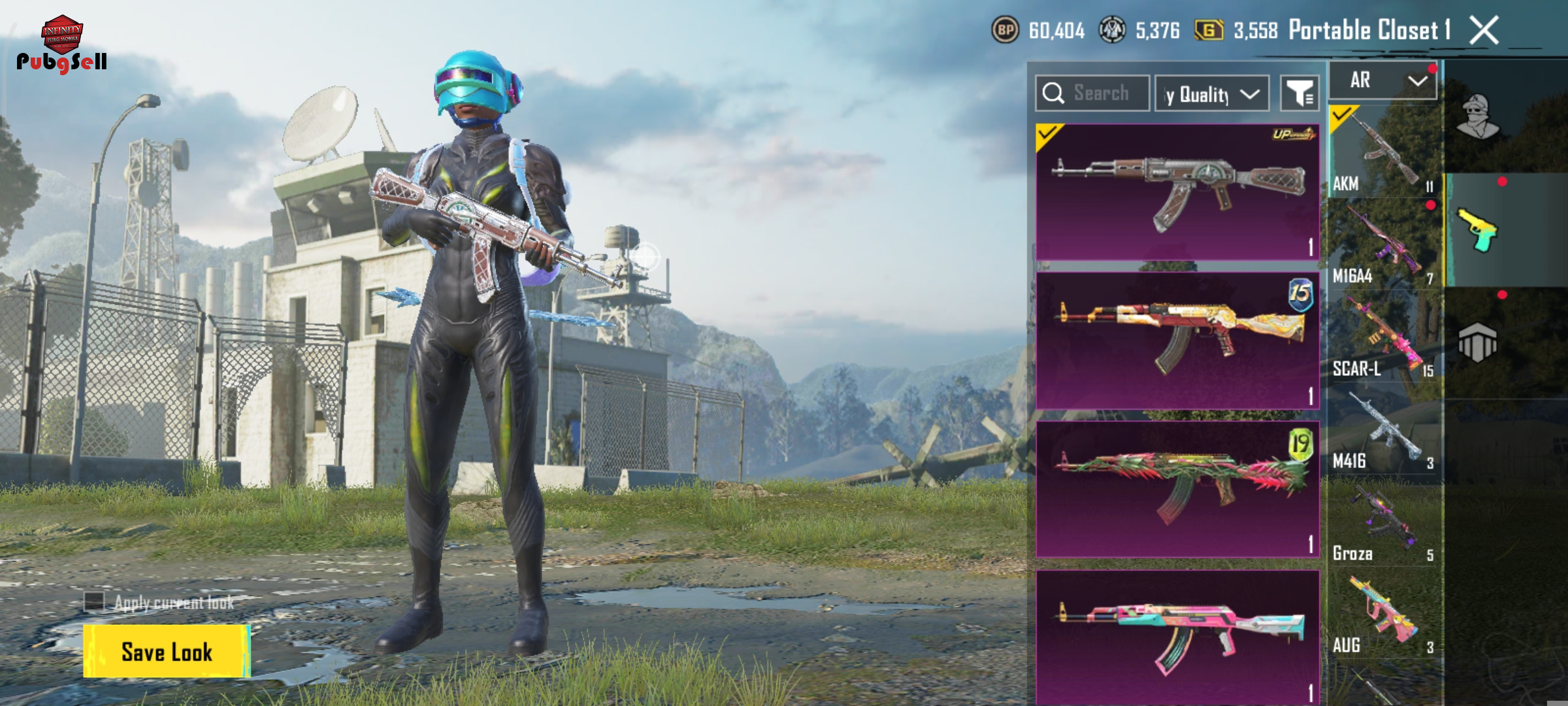Toggle the Apply current look checkbox
The image size is (1568, 706).
[95, 601]
